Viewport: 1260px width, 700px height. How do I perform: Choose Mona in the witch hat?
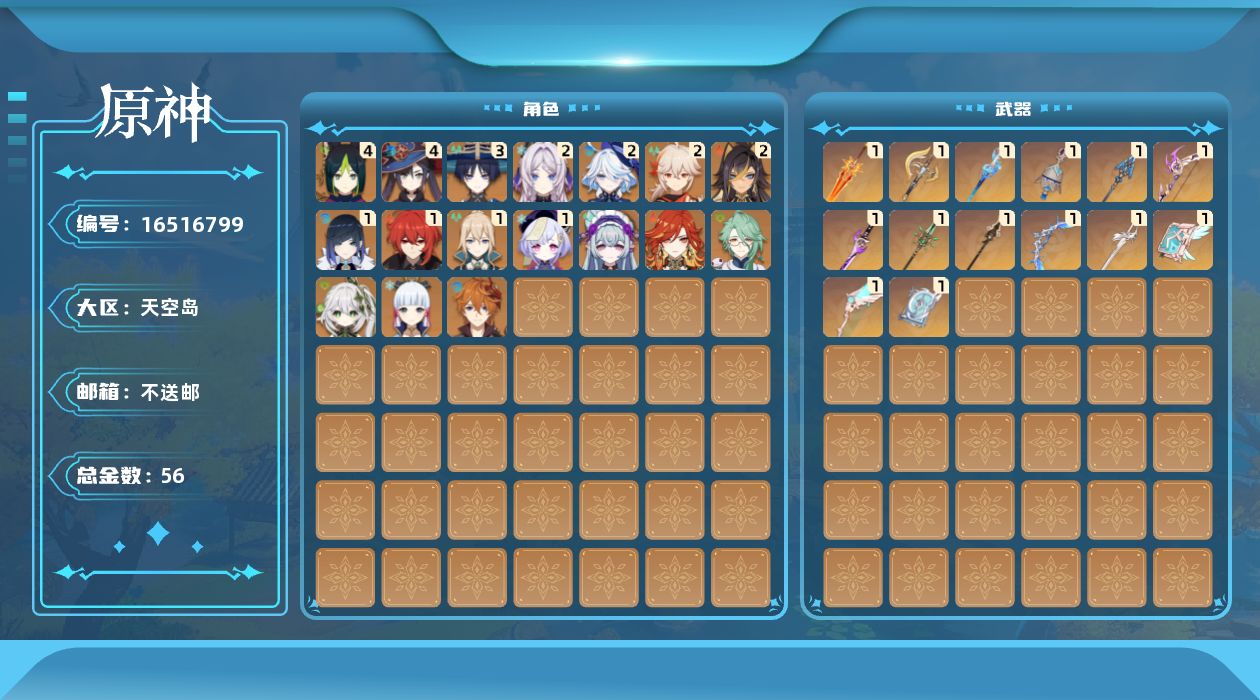412,172
